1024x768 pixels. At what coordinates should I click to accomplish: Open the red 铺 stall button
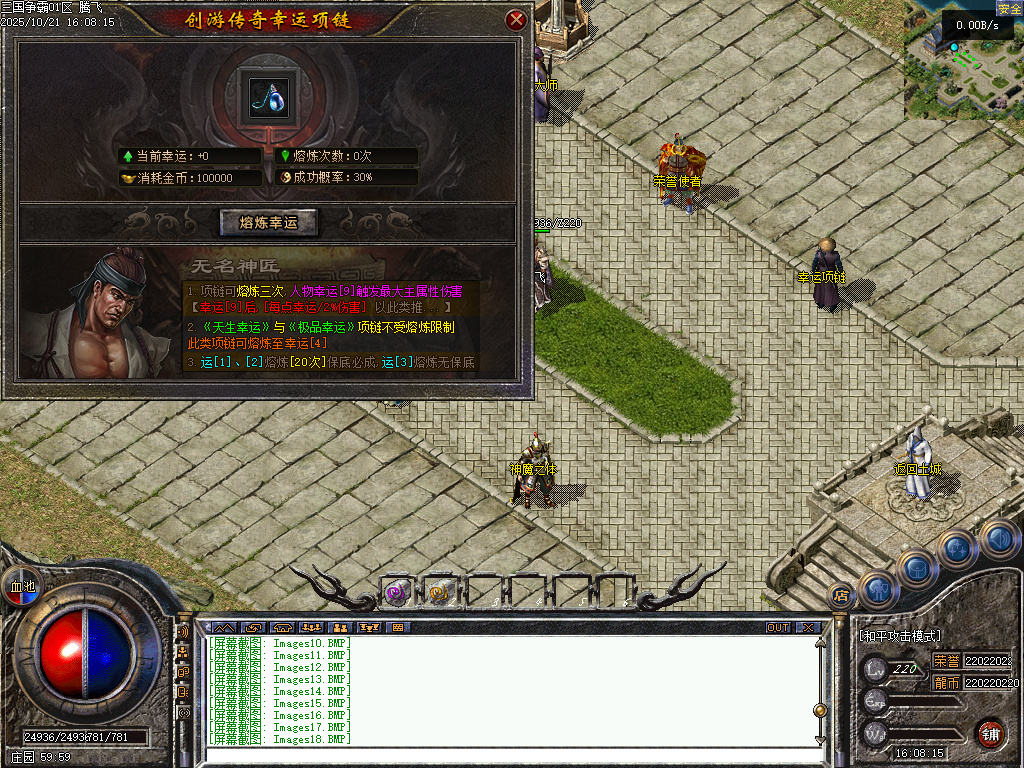tap(990, 733)
